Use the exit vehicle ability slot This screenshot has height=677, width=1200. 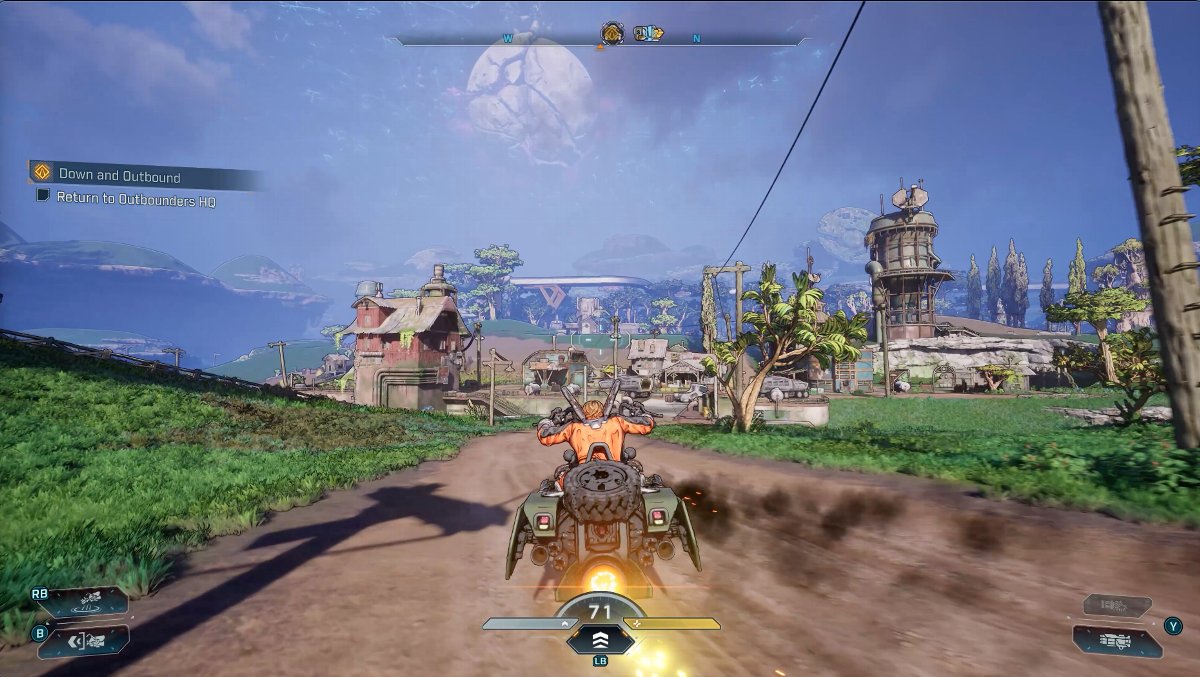tap(90, 640)
